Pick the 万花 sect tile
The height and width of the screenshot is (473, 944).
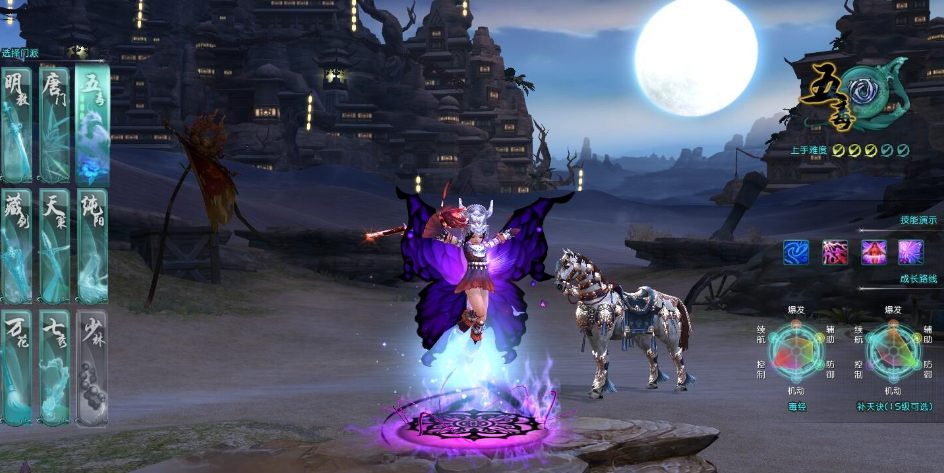pos(17,367)
